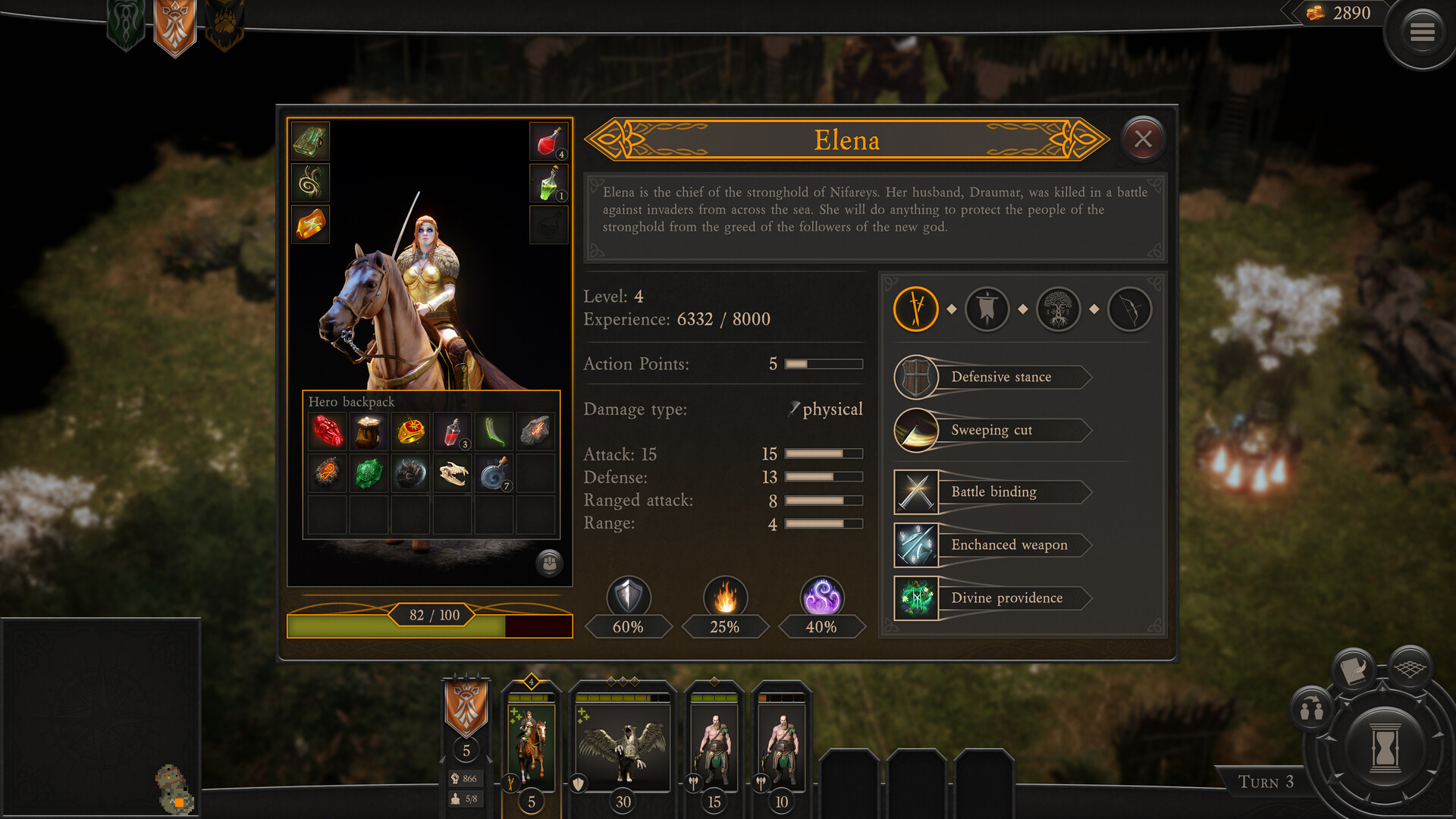Select the animal skull backpack item
This screenshot has width=1456, height=819.
click(453, 474)
